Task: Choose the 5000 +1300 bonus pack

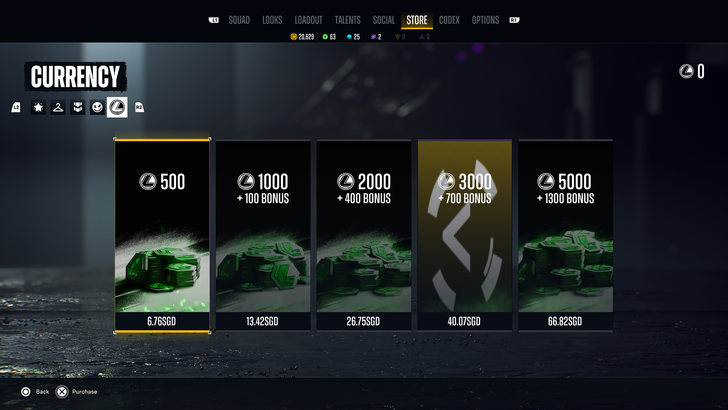Action: [x=565, y=235]
